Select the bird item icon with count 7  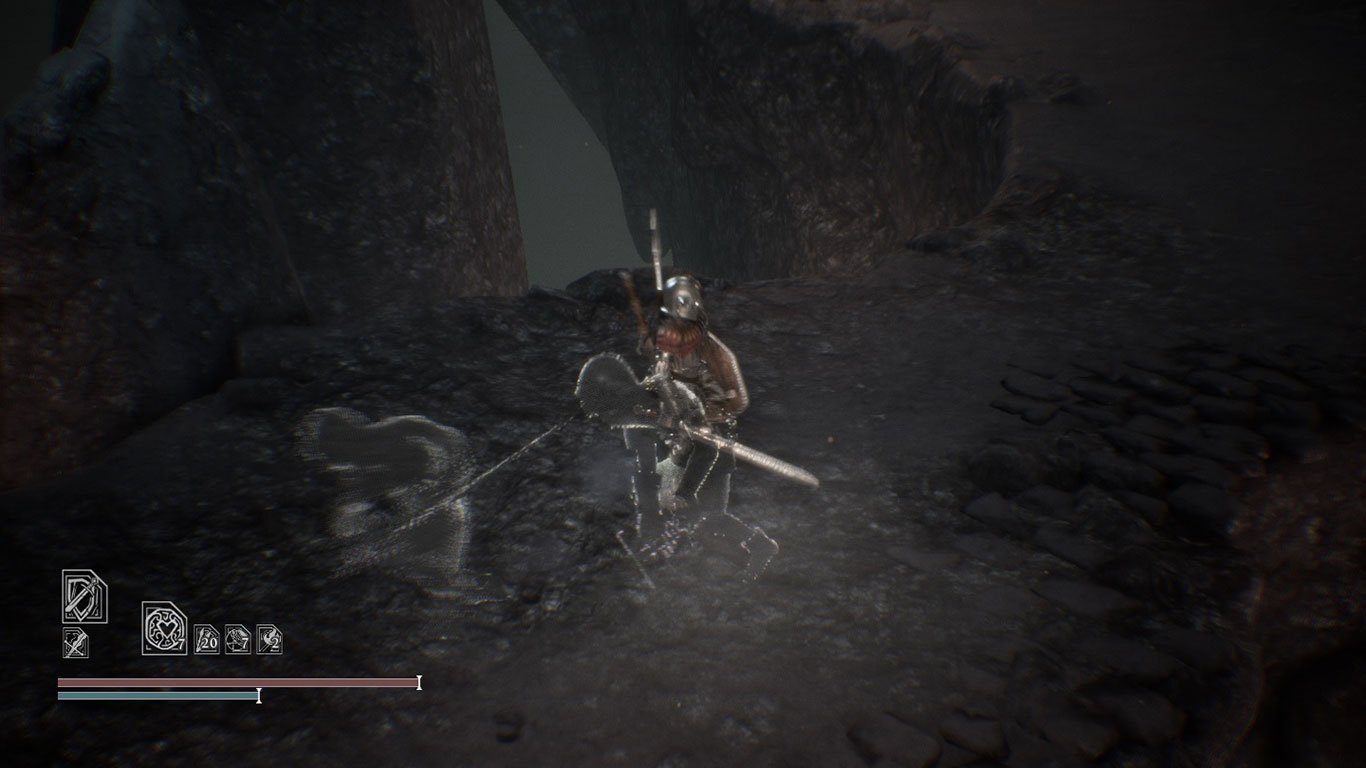coord(236,638)
